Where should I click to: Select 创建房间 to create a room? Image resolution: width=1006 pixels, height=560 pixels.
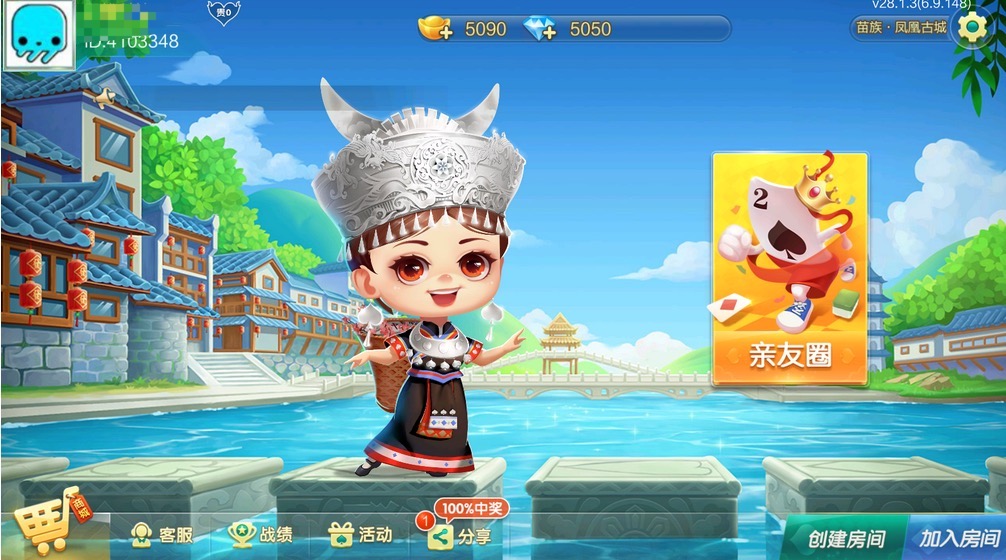point(846,538)
